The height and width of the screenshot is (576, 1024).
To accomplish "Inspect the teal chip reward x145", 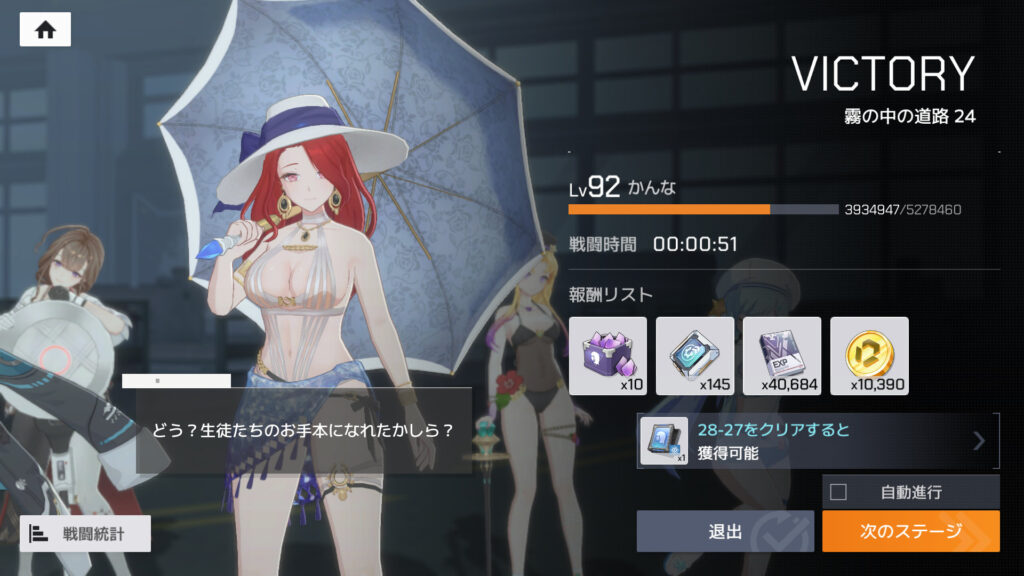I will pyautogui.click(x=695, y=356).
